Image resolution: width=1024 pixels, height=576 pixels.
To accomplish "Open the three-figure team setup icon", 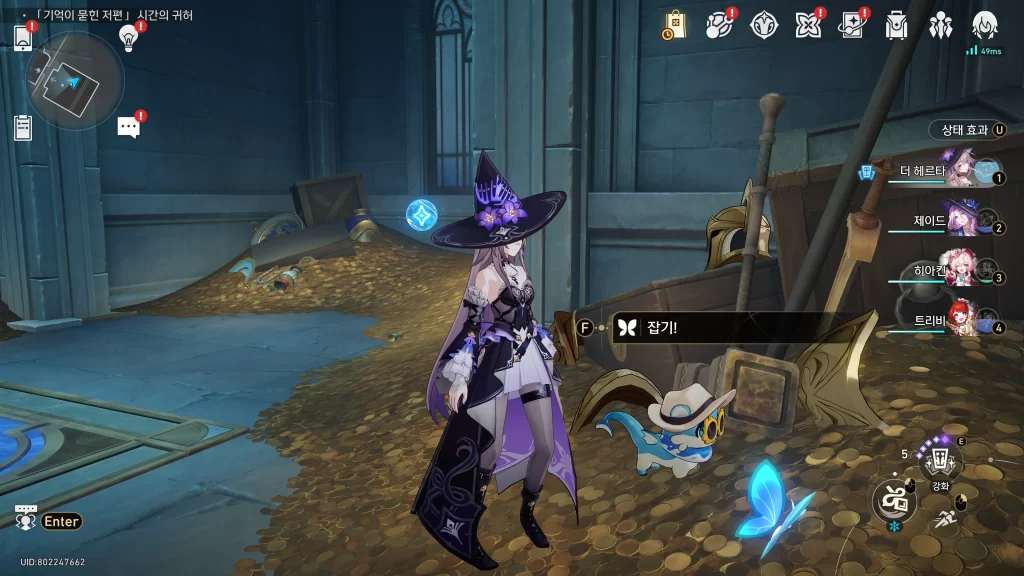I will coord(940,25).
